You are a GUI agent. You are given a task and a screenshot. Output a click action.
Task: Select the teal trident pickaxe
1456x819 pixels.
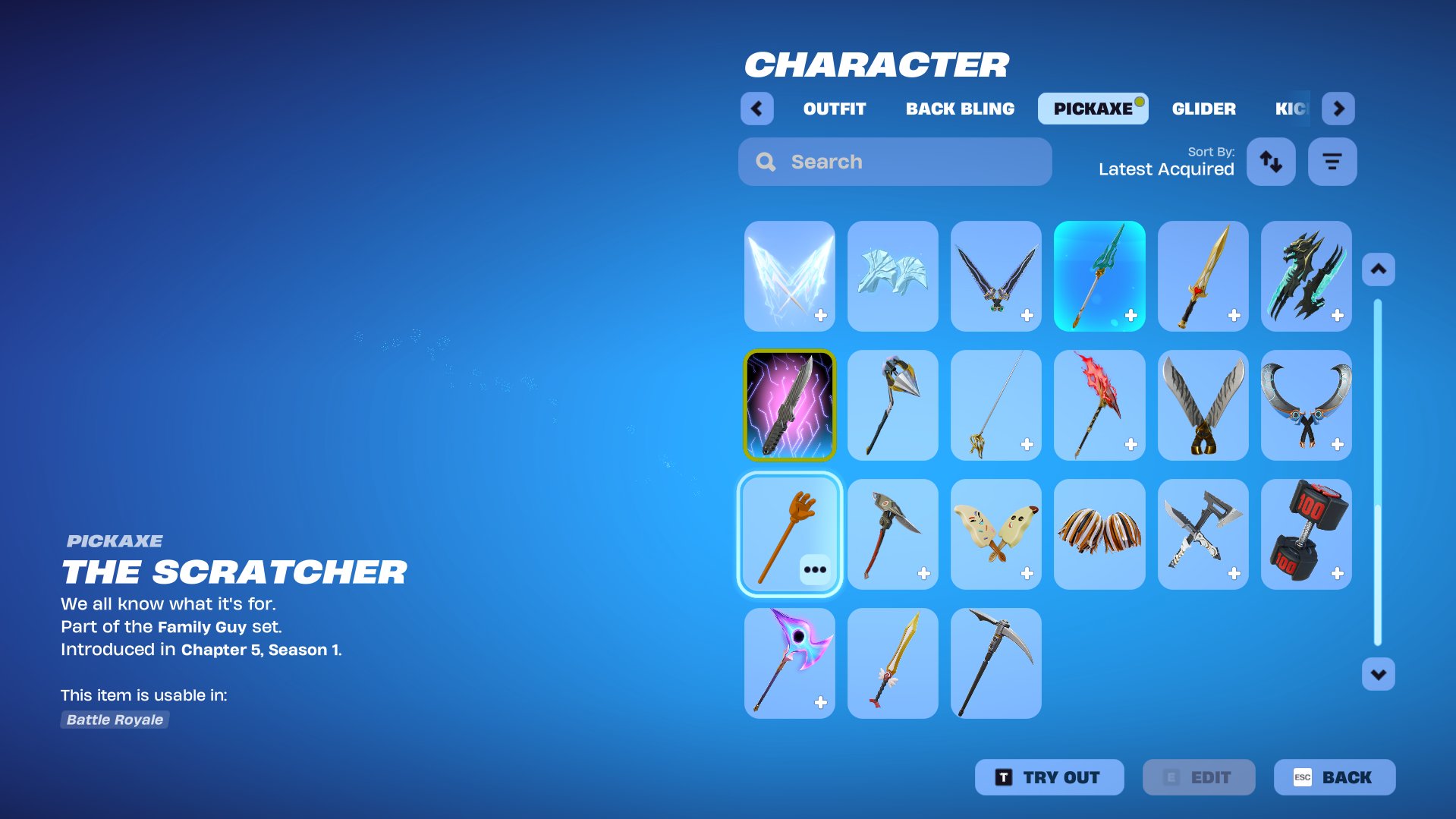tap(1099, 276)
